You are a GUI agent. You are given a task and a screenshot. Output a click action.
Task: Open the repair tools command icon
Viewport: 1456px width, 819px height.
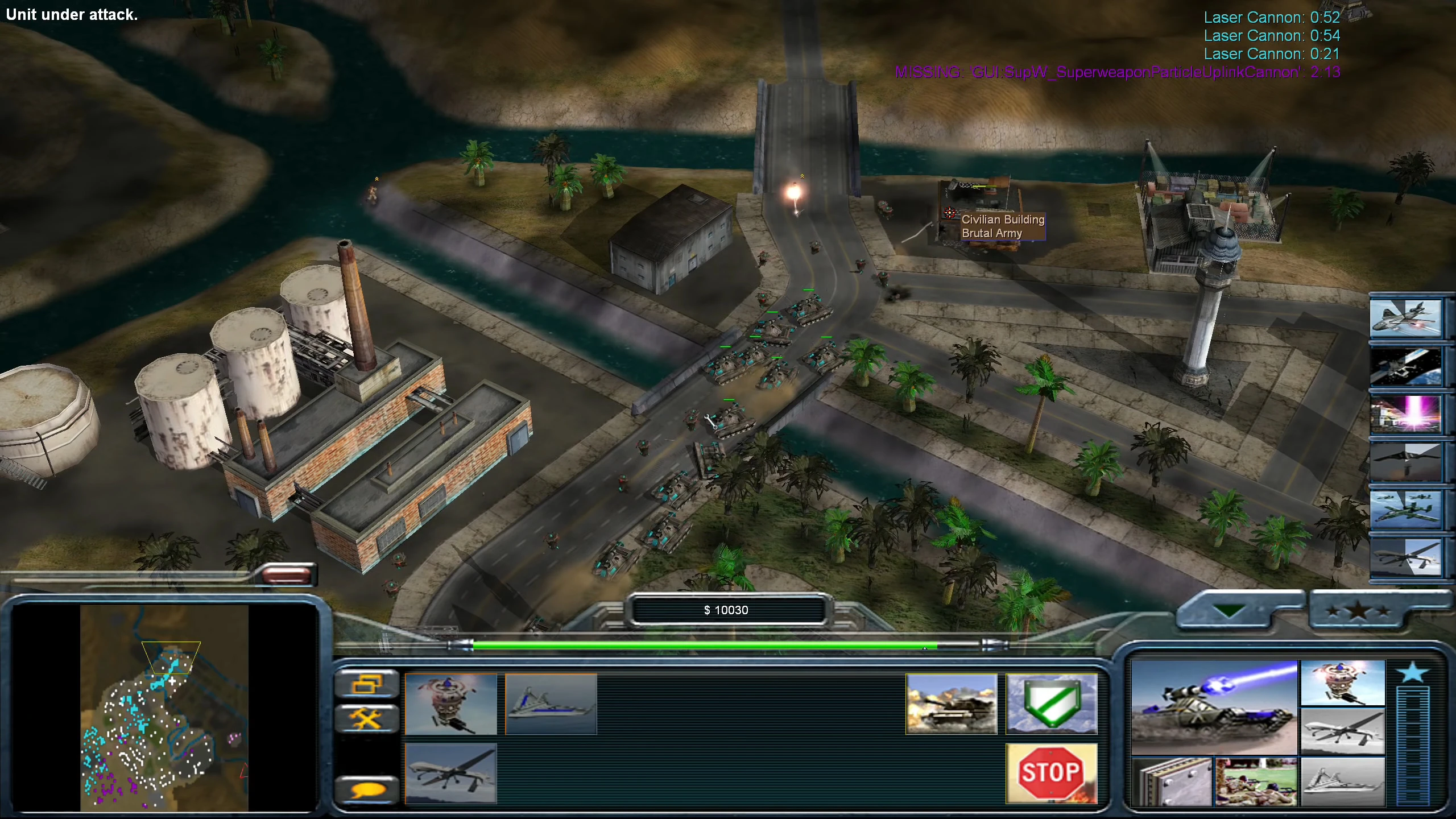click(x=369, y=718)
